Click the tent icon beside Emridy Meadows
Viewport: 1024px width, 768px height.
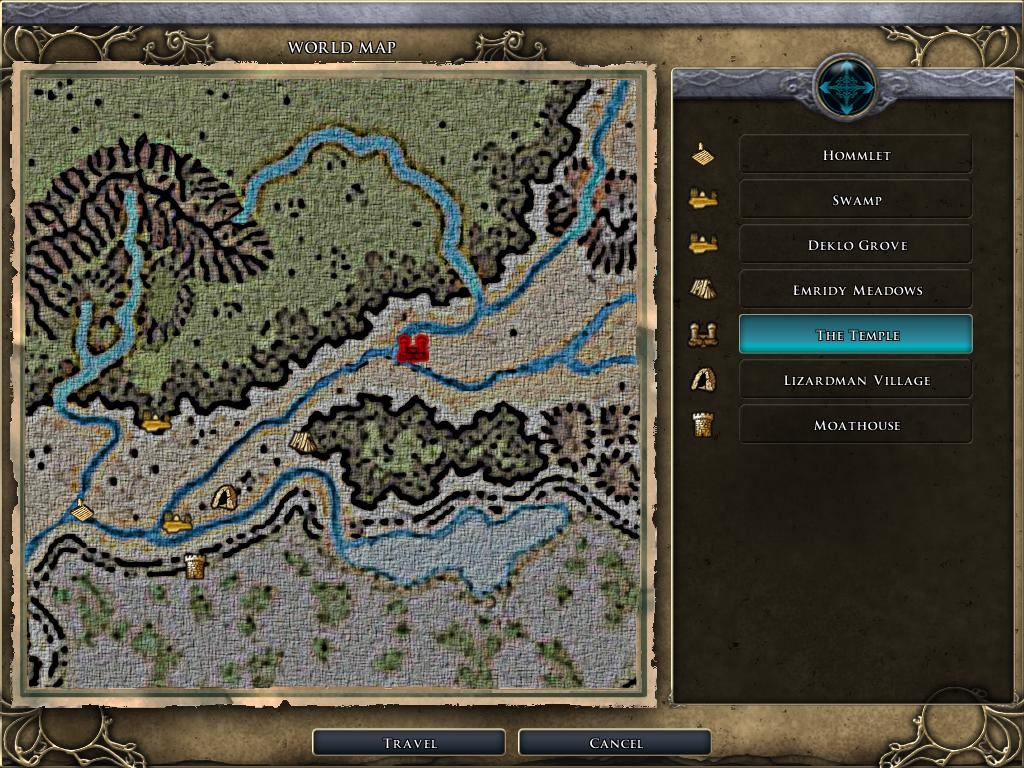coord(703,290)
